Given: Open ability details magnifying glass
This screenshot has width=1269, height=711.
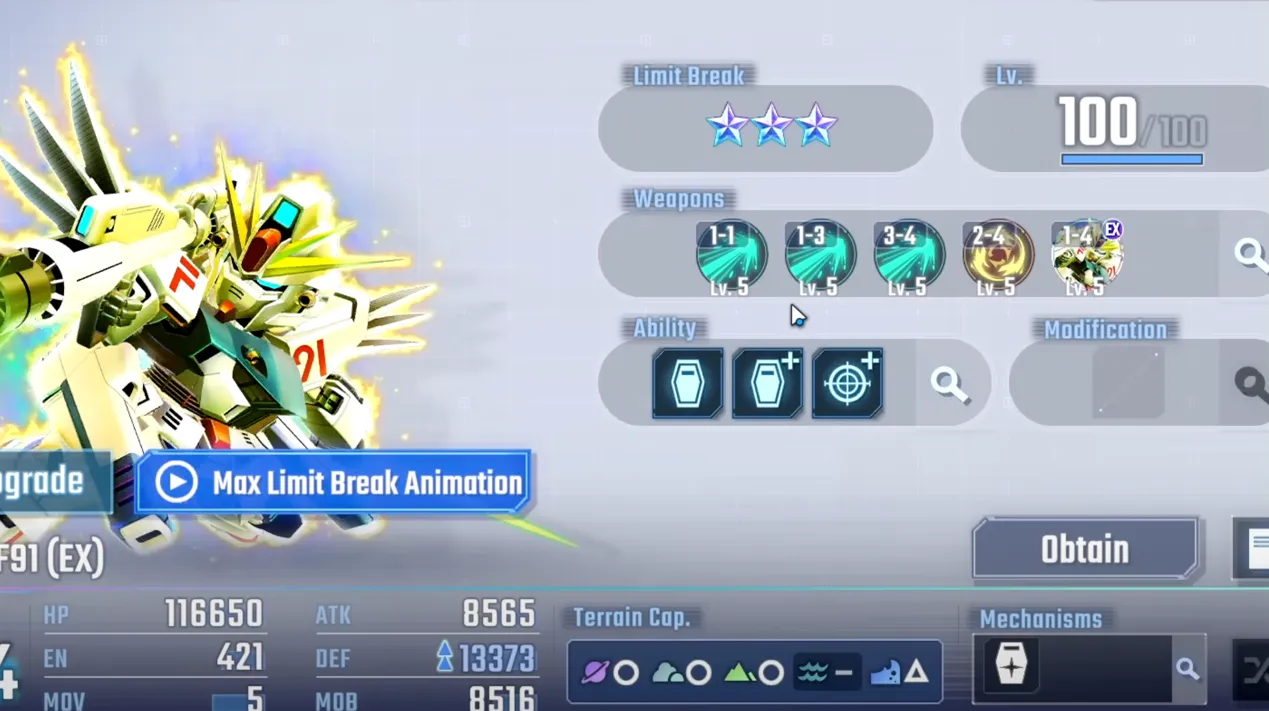Looking at the screenshot, I should pos(949,383).
